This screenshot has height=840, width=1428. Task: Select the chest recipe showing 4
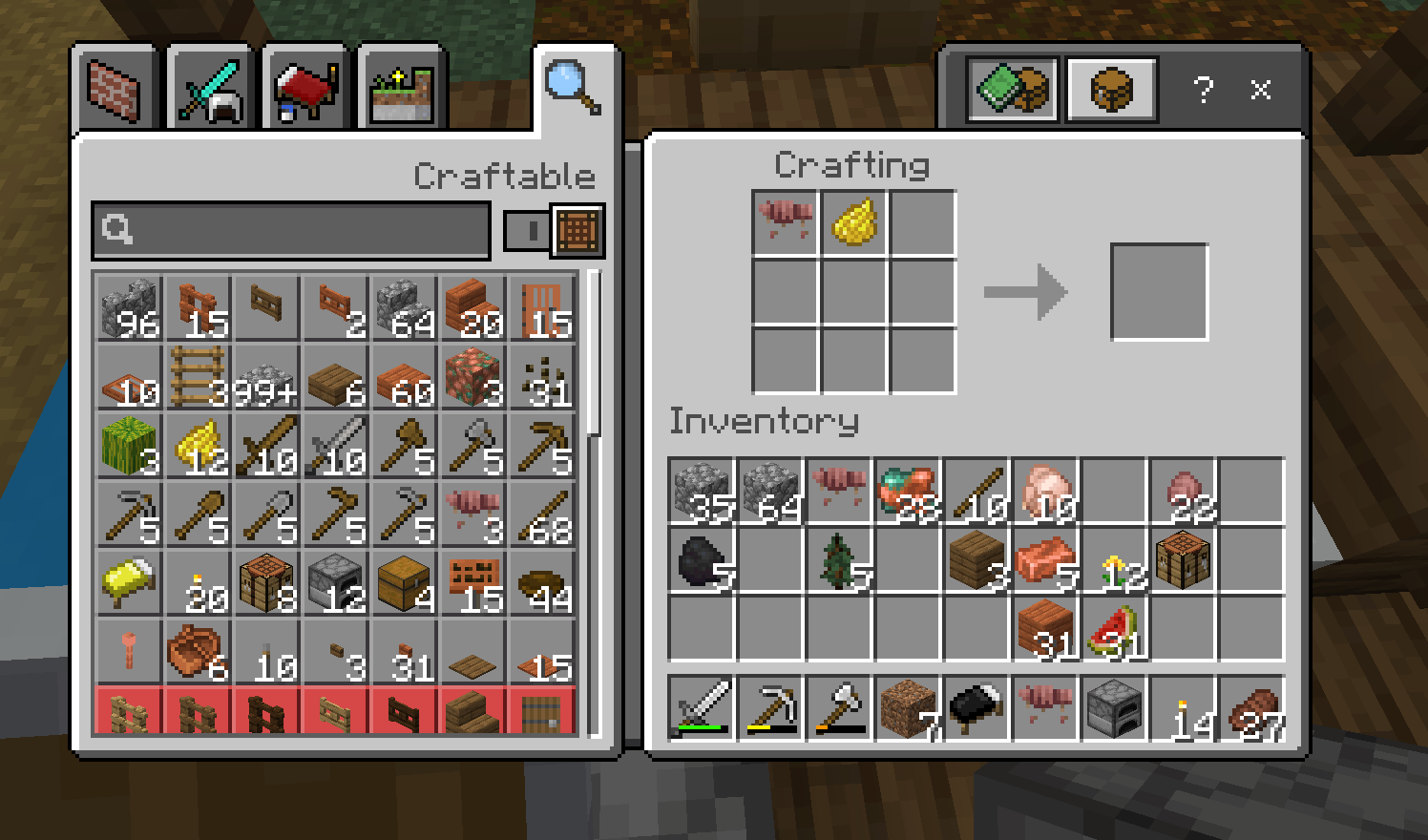point(404,581)
